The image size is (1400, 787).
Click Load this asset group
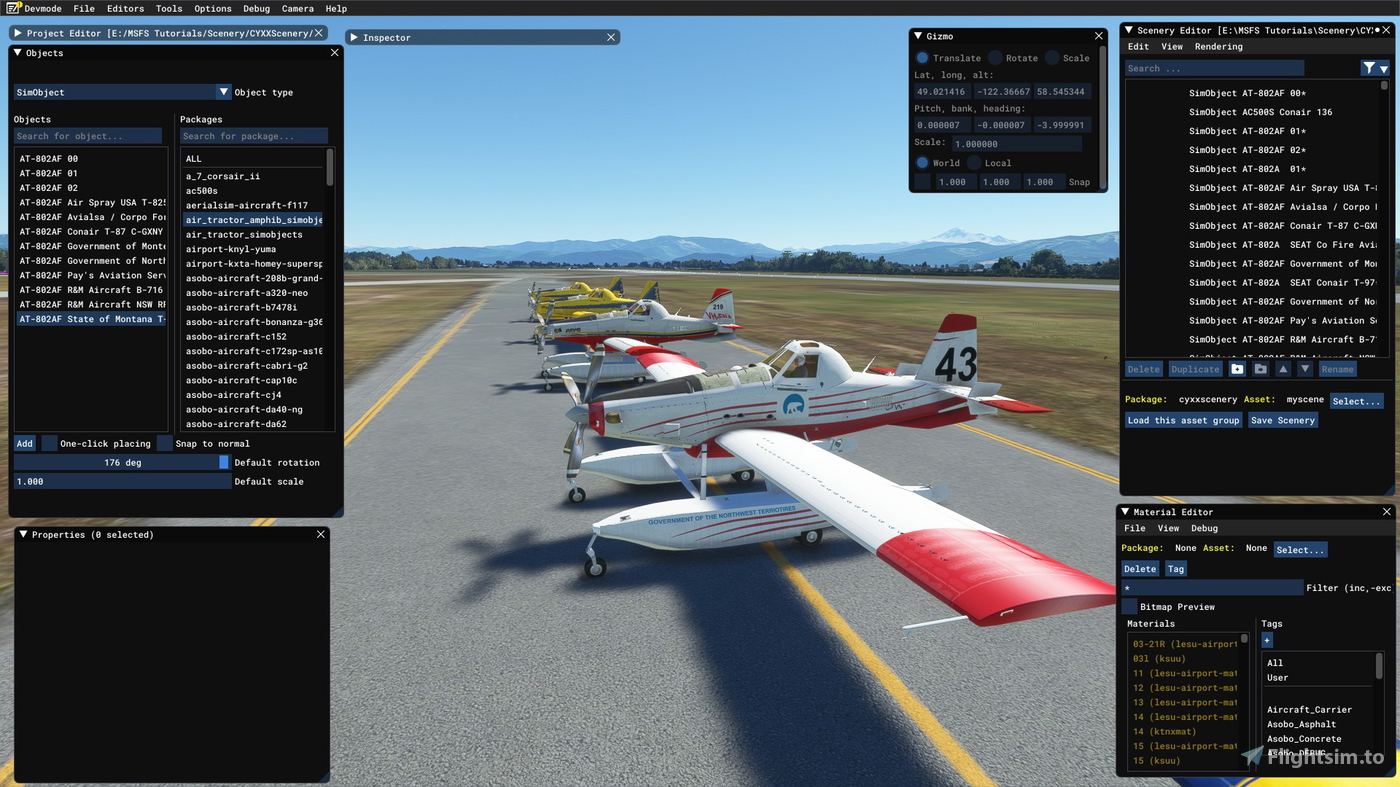pos(1183,420)
